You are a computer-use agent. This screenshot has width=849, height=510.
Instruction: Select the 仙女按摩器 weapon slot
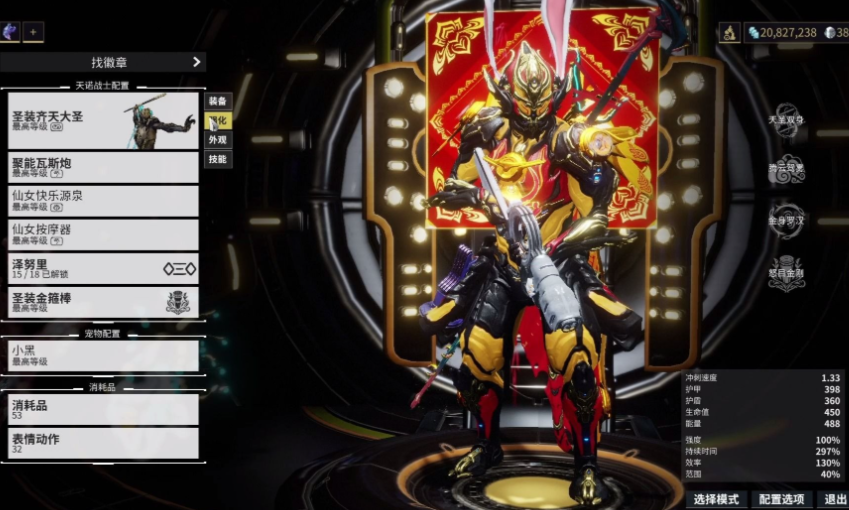click(x=103, y=235)
